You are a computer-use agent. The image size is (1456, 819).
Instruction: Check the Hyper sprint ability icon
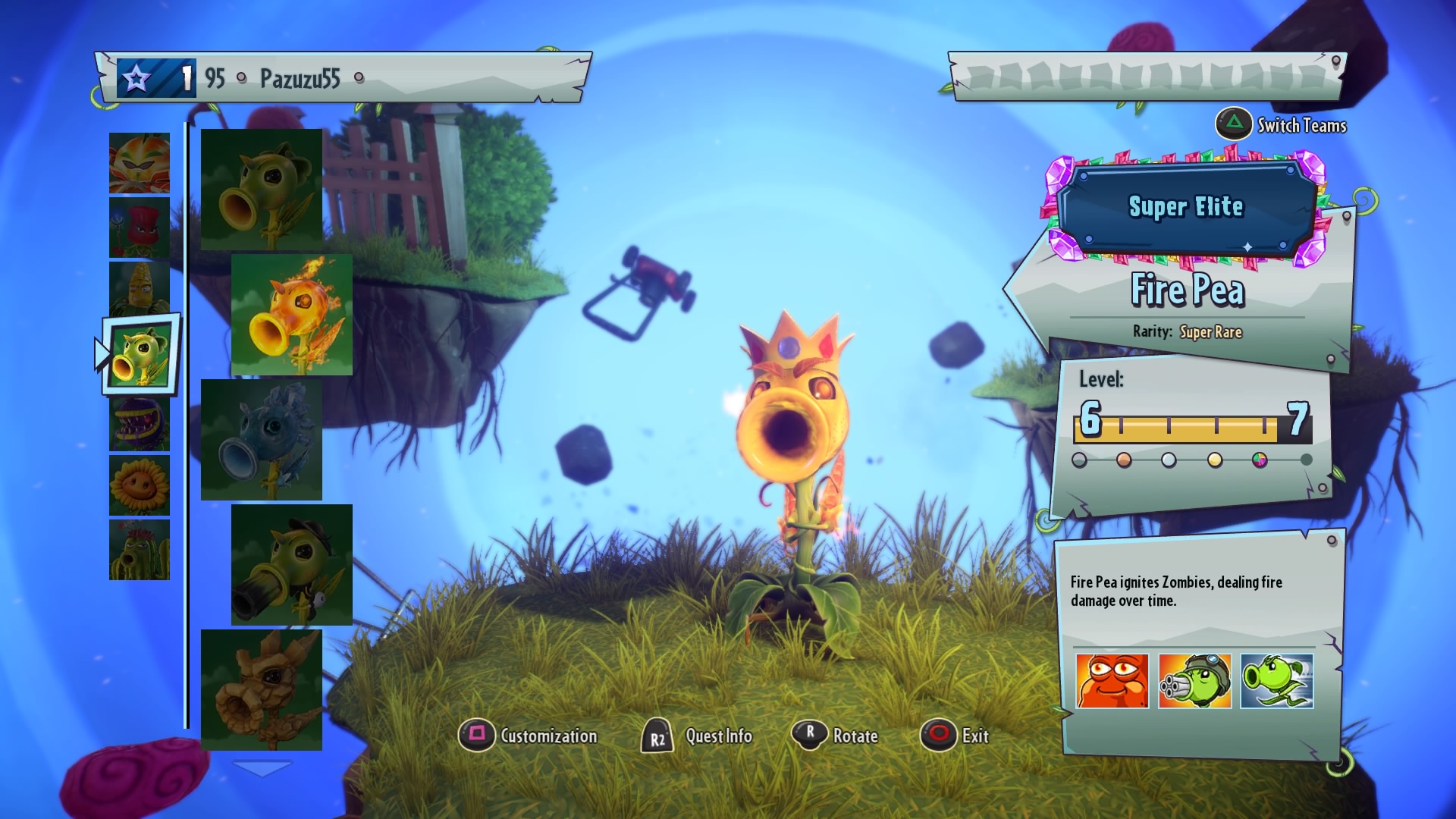point(1277,681)
